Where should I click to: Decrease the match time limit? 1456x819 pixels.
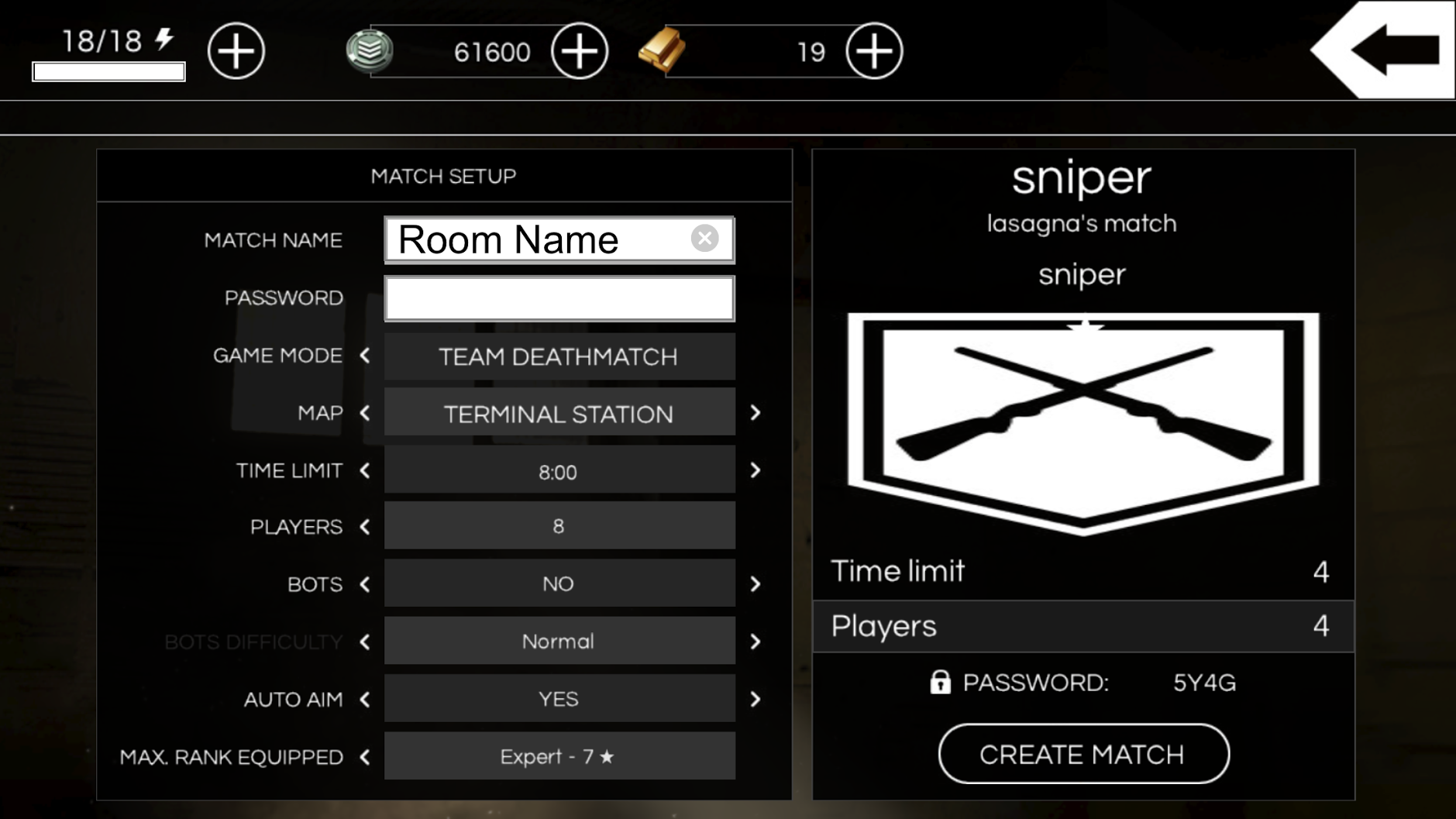coord(365,470)
